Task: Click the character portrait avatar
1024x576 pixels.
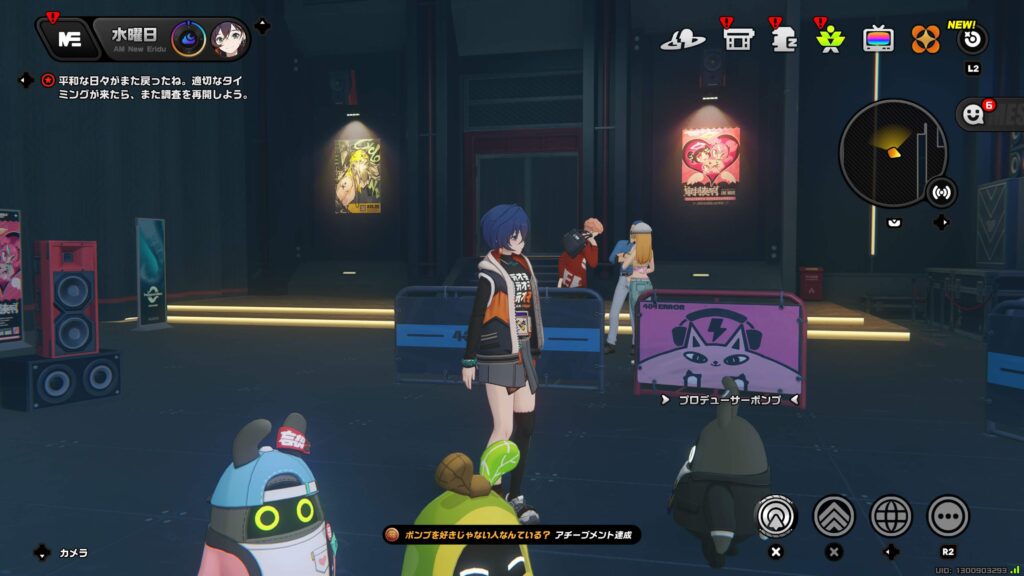Action: (x=229, y=39)
